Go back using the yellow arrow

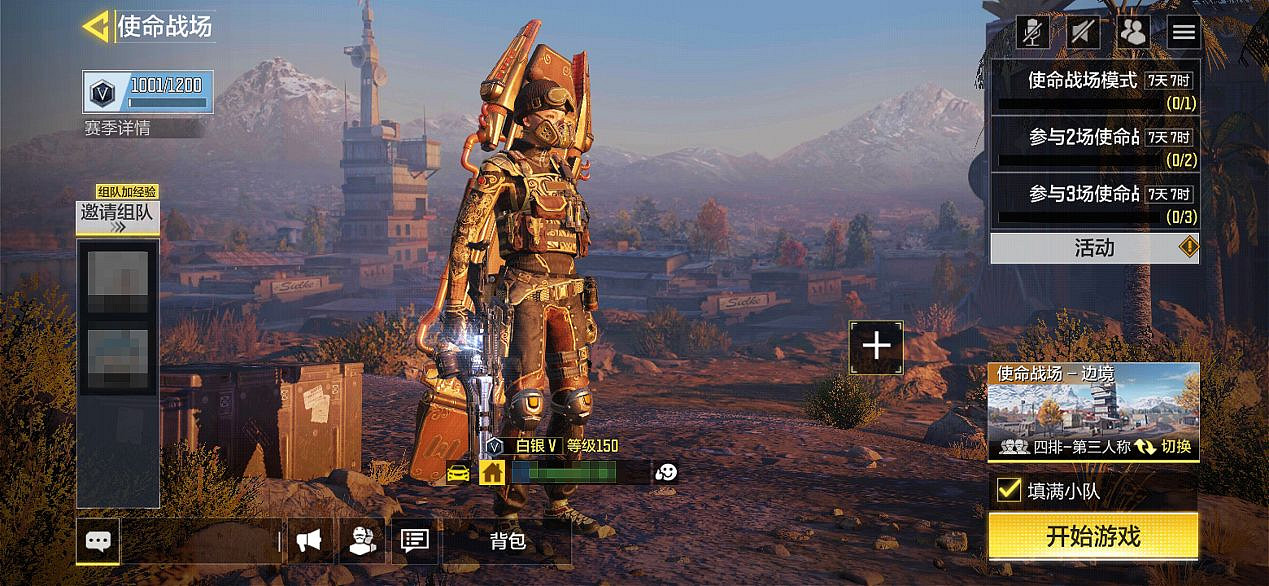[96, 26]
